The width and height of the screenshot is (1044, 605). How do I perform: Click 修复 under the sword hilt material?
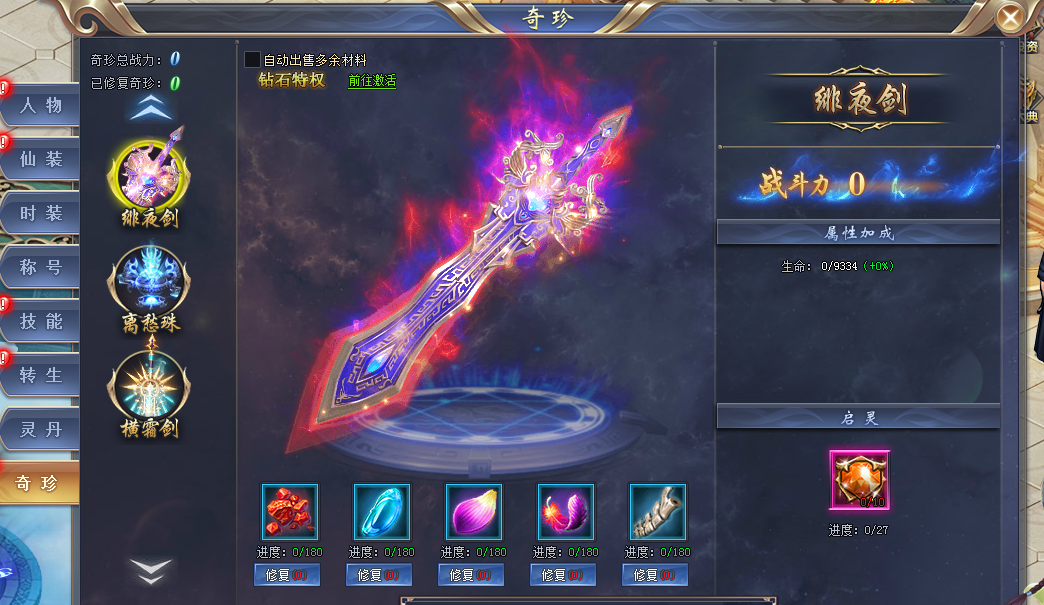coord(655,575)
